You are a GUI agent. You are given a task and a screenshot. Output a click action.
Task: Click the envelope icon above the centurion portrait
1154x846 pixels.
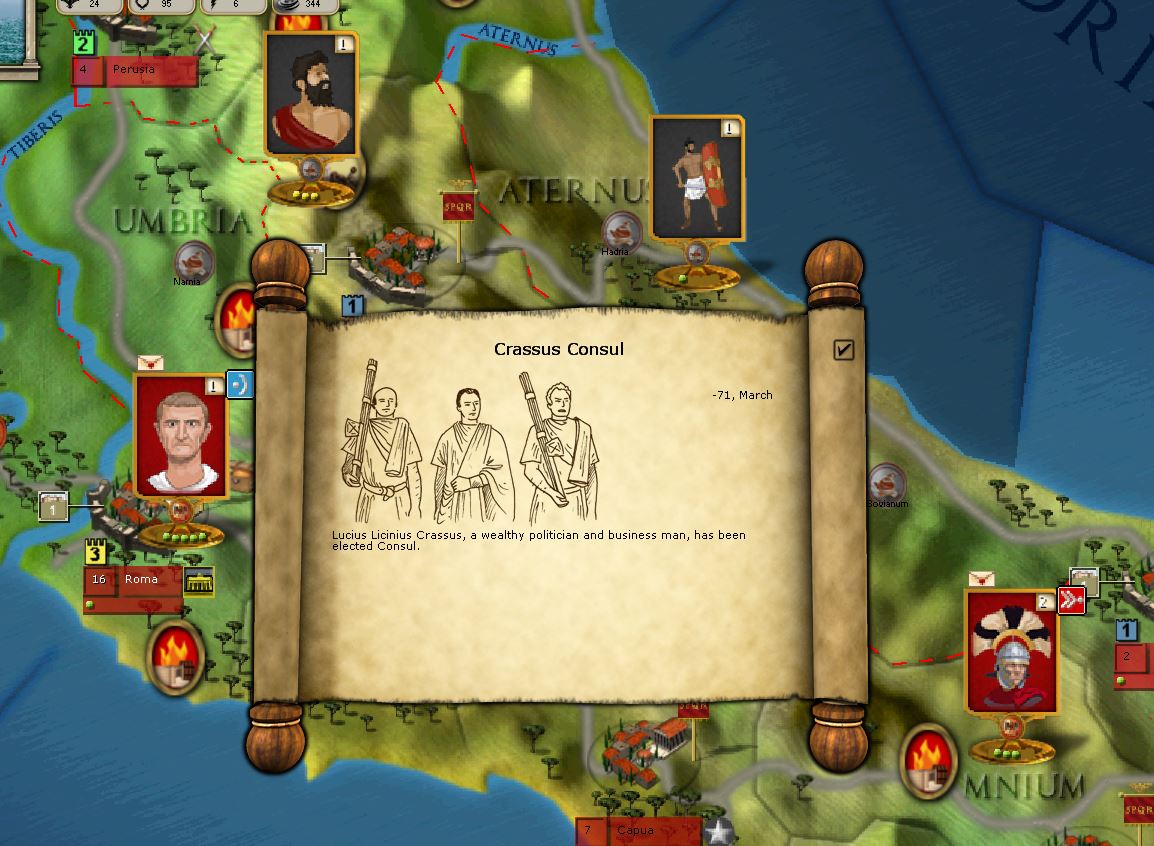[x=982, y=579]
